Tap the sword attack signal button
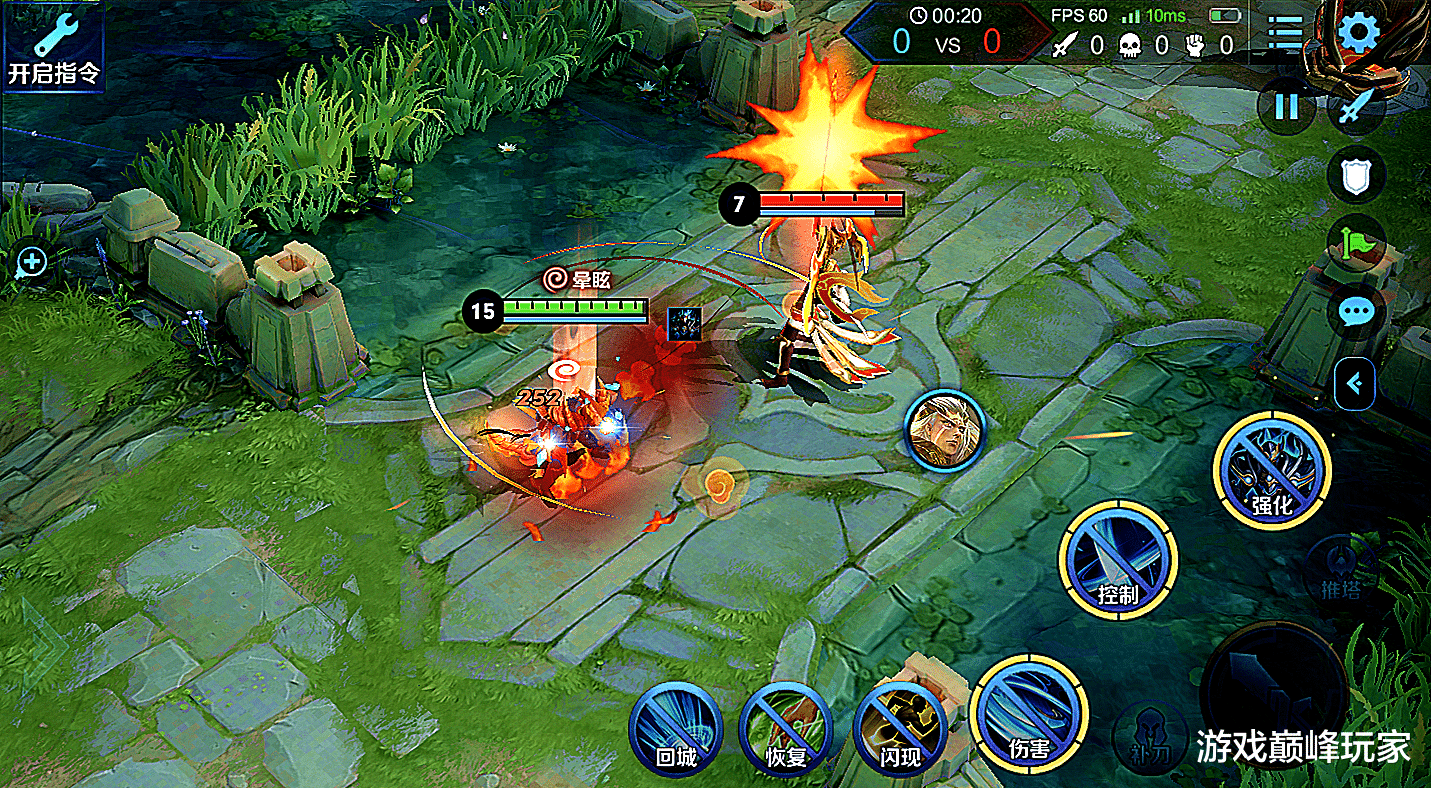The width and height of the screenshot is (1431, 788). (x=1355, y=106)
